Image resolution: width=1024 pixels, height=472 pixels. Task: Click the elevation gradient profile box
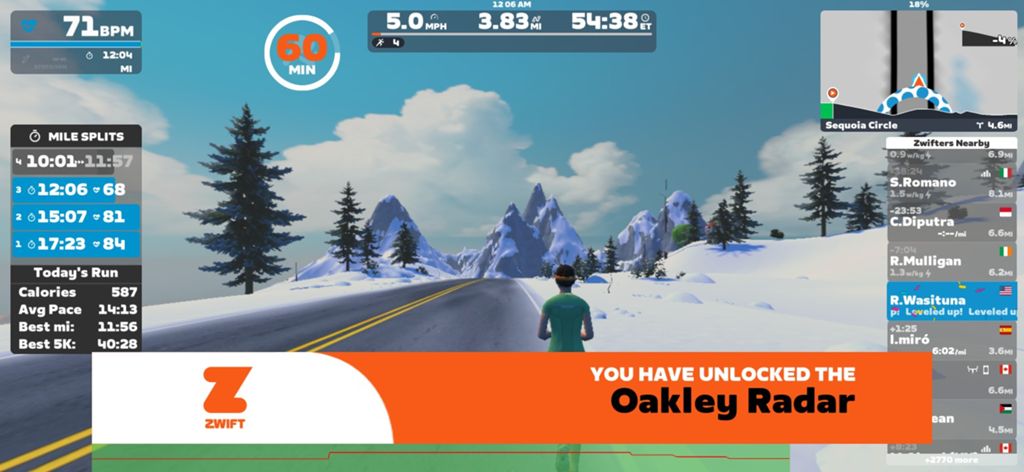click(988, 40)
